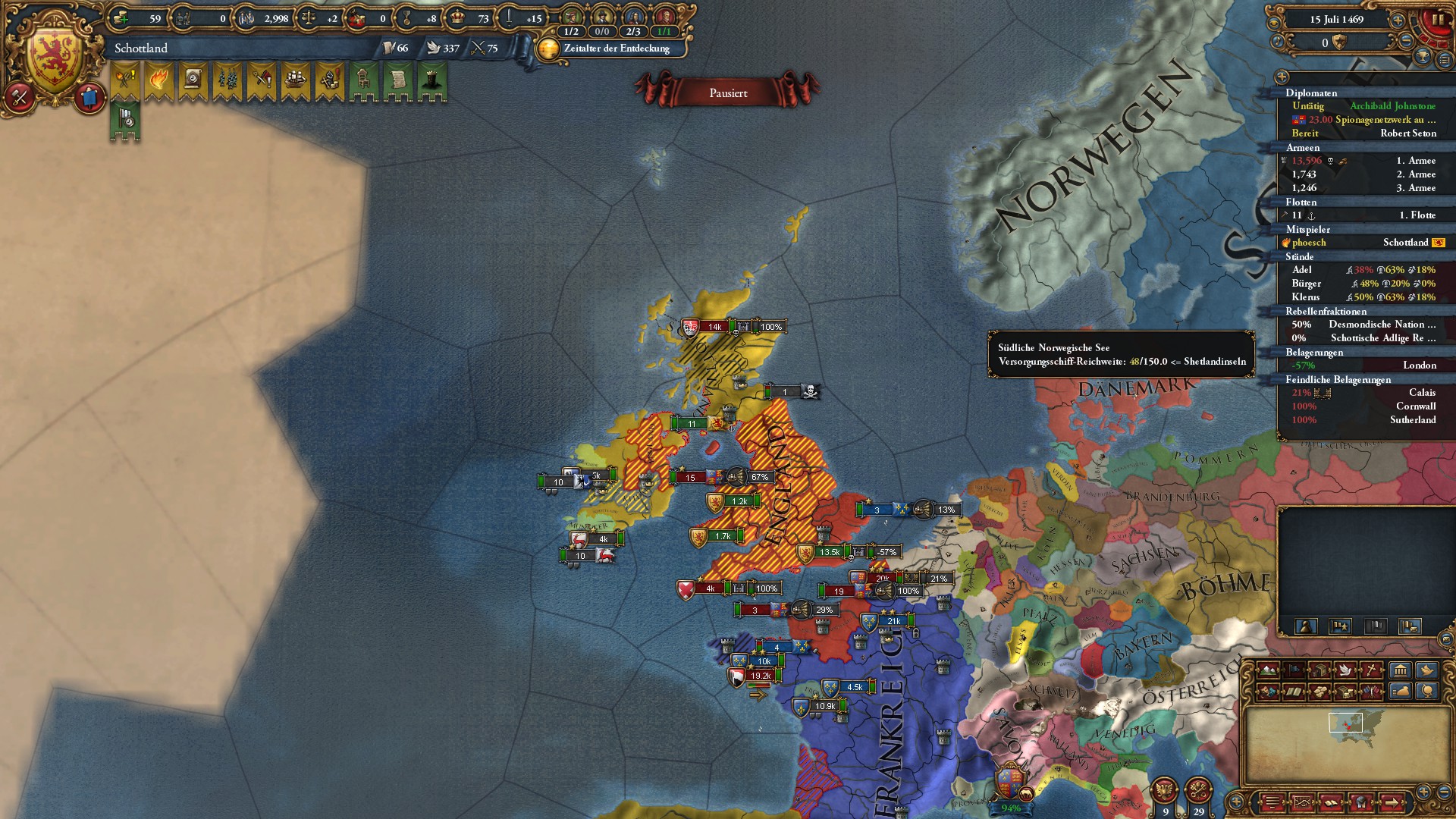Image resolution: width=1456 pixels, height=819 pixels.
Task: Increase game speed with the plus control
Action: [x=1398, y=20]
